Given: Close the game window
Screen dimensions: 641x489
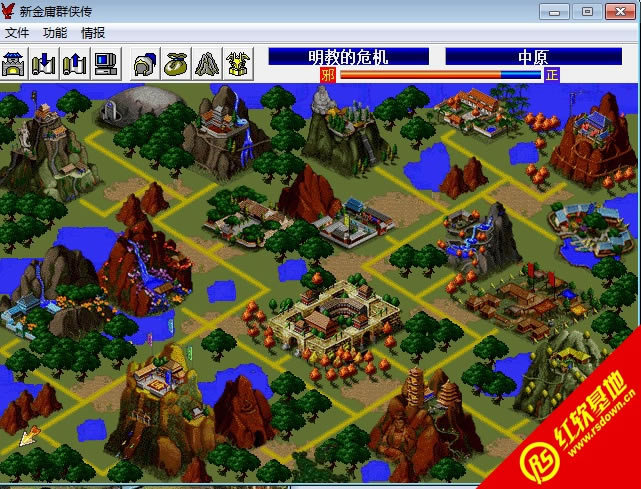Looking at the screenshot, I should (x=618, y=11).
